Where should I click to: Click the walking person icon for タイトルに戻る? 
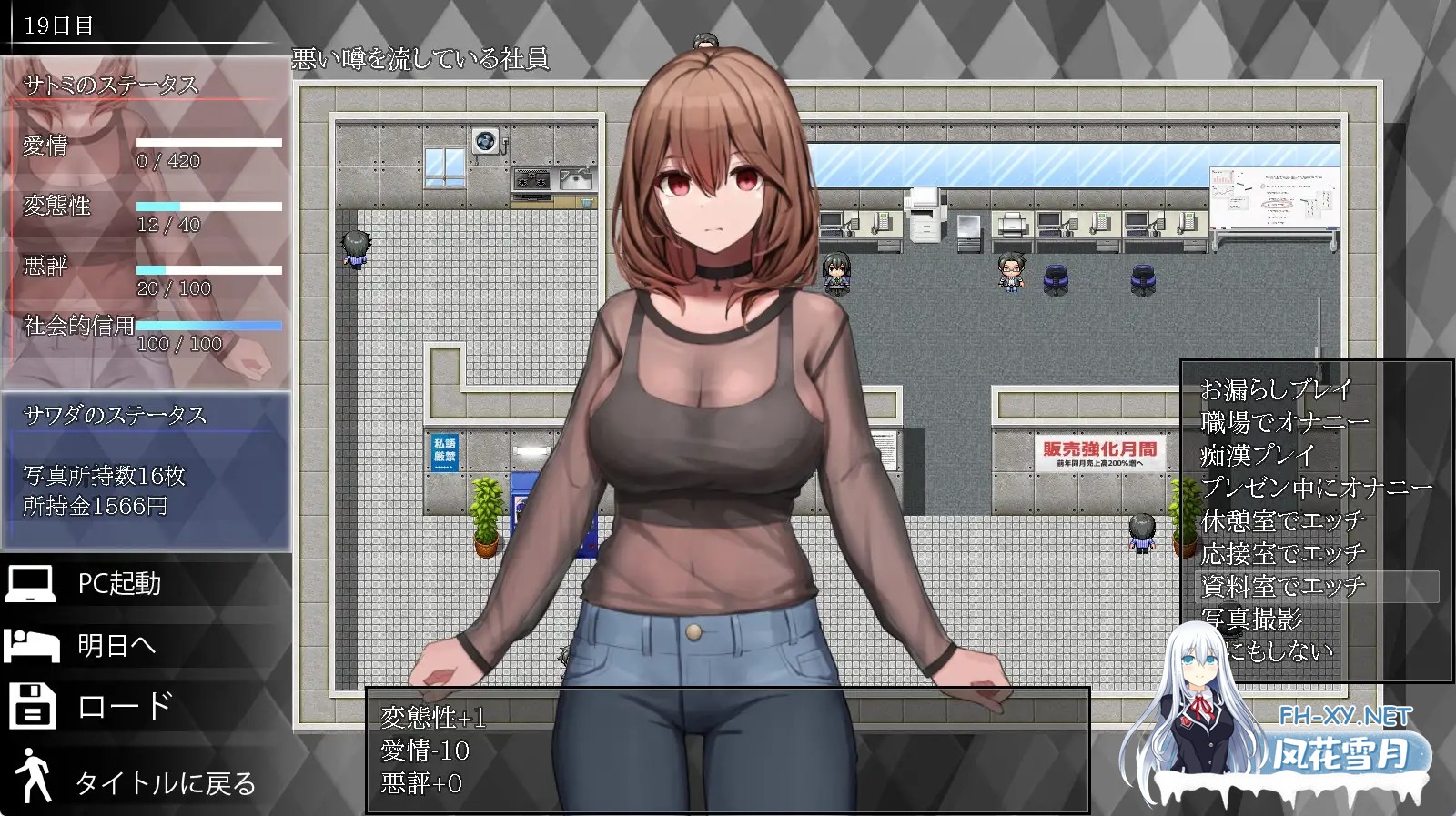coord(30,772)
